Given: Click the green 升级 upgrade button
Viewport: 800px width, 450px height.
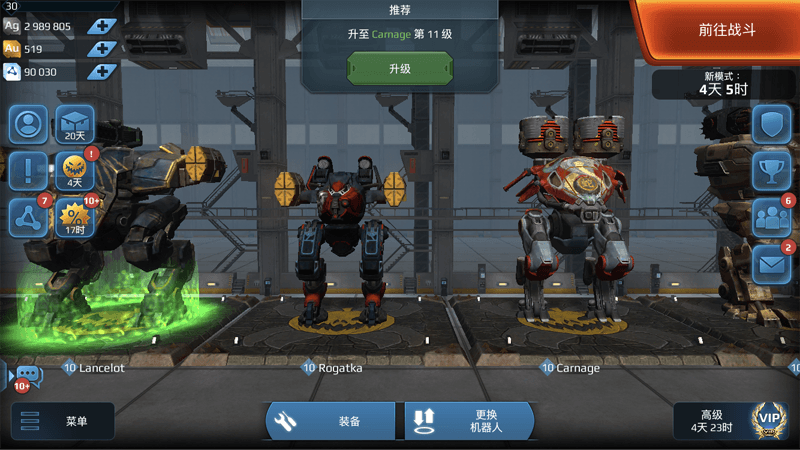Looking at the screenshot, I should point(399,69).
